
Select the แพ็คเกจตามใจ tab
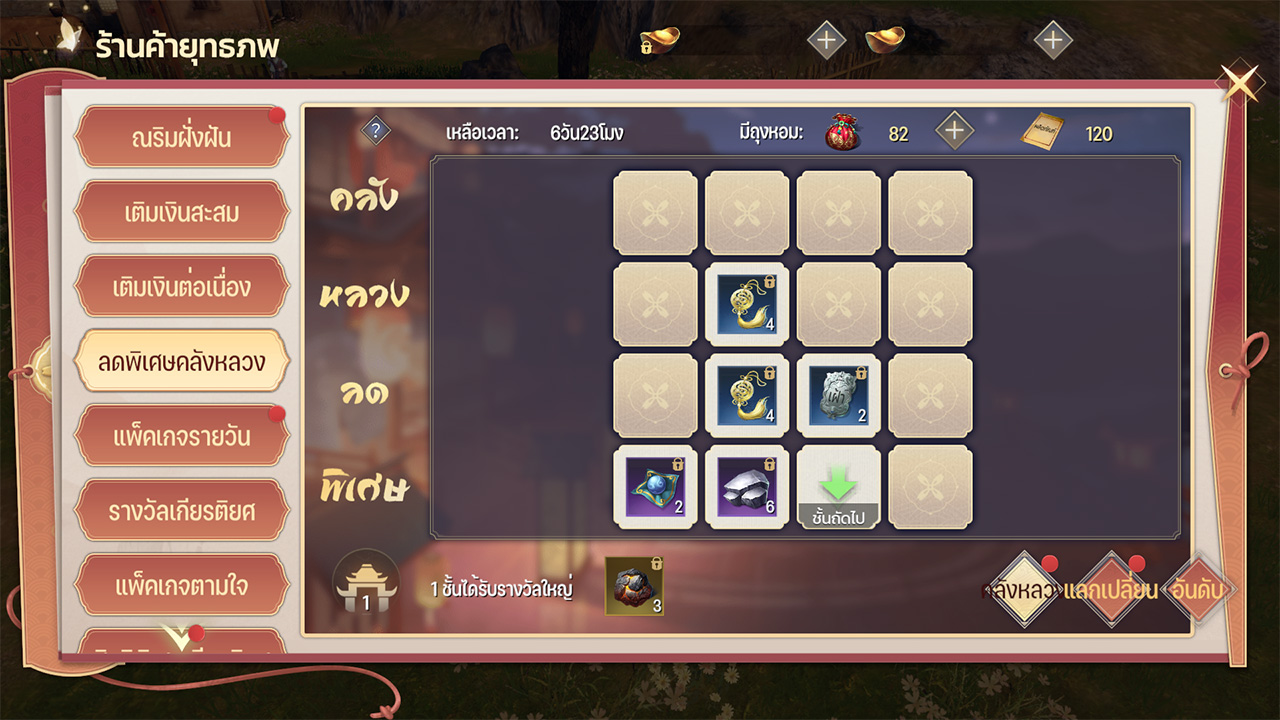click(x=181, y=585)
